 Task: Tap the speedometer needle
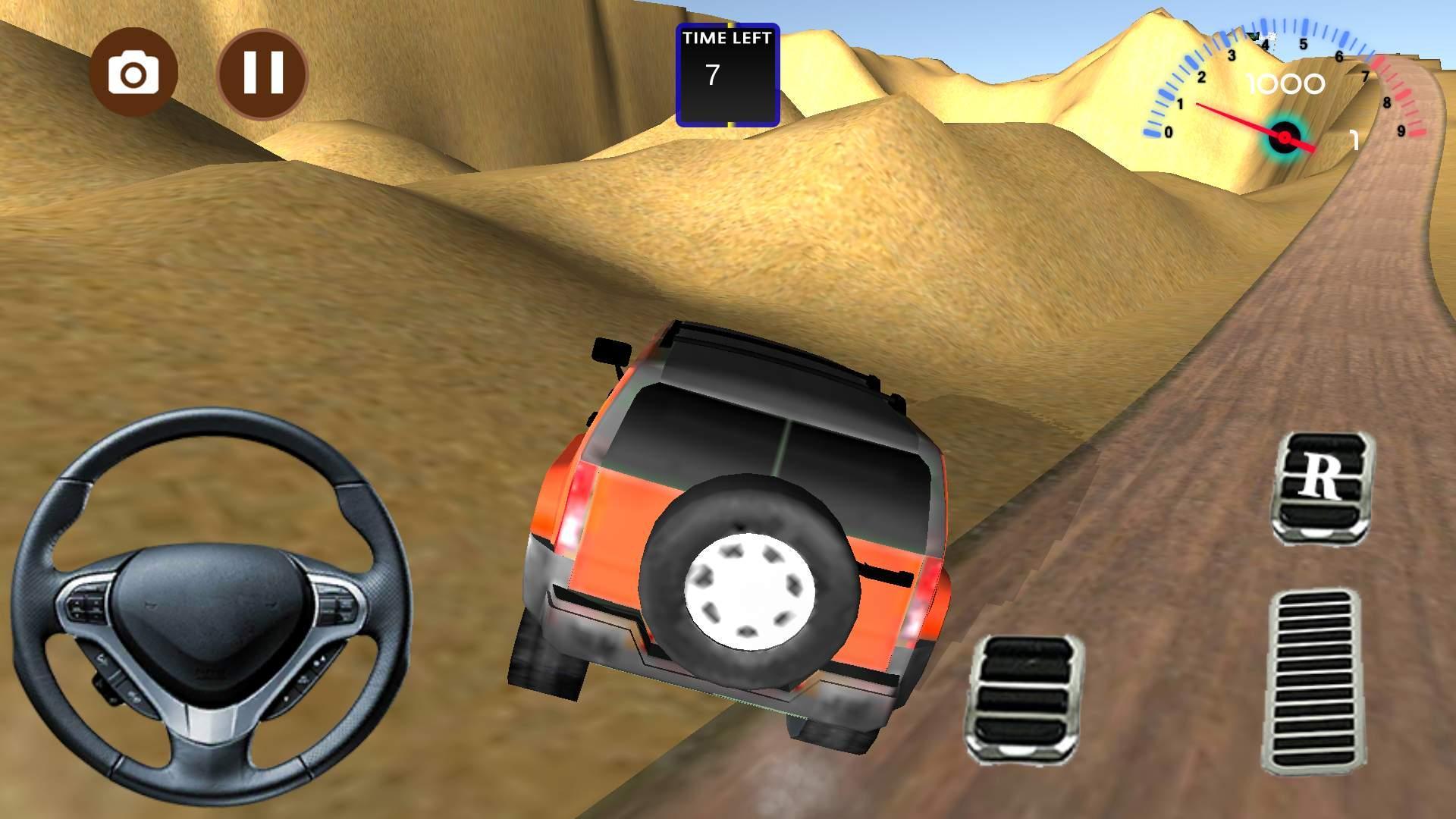coord(1244,121)
